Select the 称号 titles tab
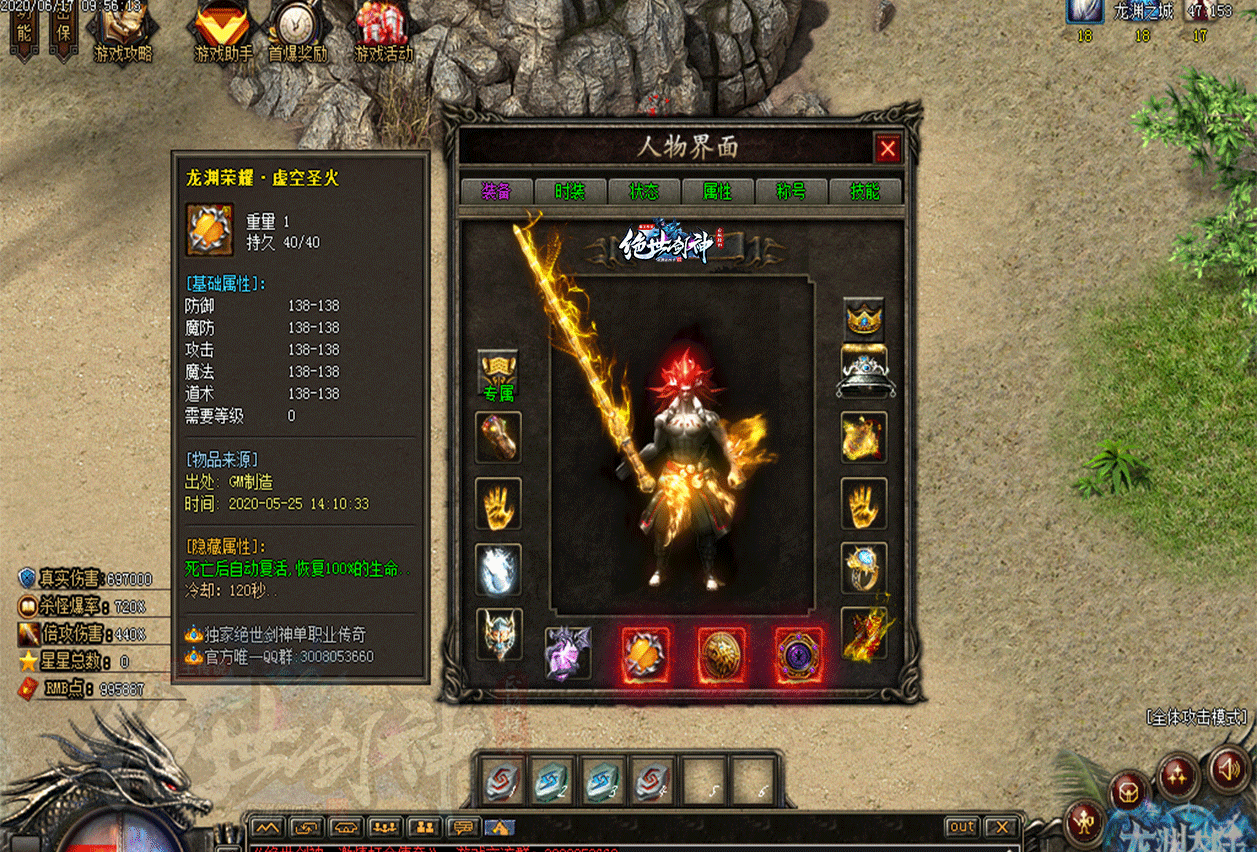The width and height of the screenshot is (1257, 852). coord(791,191)
